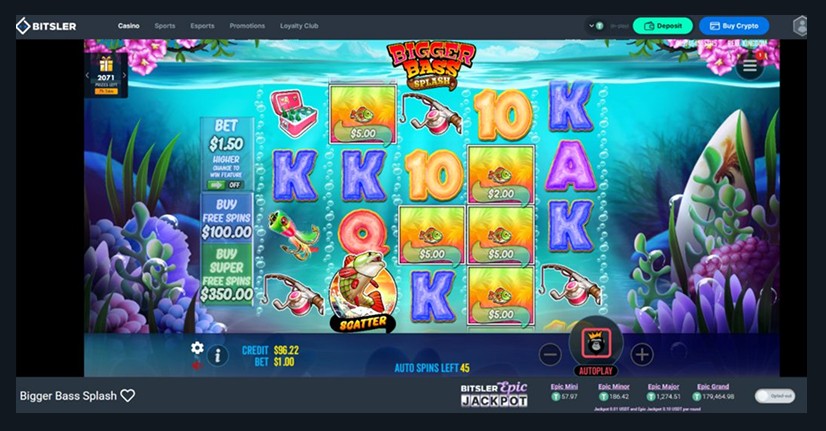The height and width of the screenshot is (431, 826).
Task: Click the Deposit button
Action: point(662,26)
